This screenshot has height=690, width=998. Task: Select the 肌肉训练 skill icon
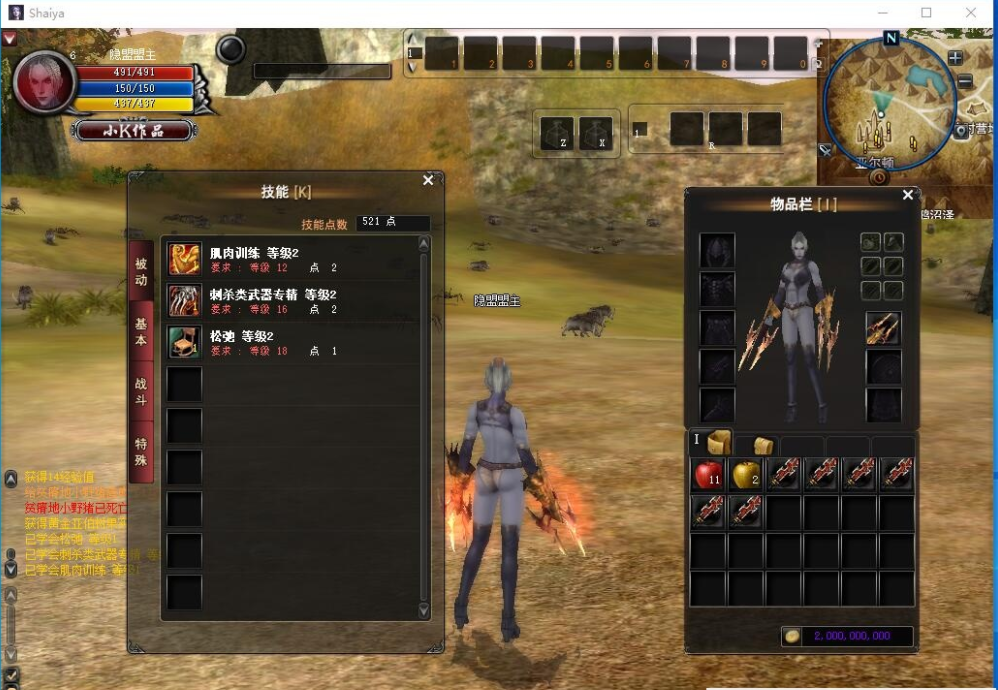click(x=184, y=260)
